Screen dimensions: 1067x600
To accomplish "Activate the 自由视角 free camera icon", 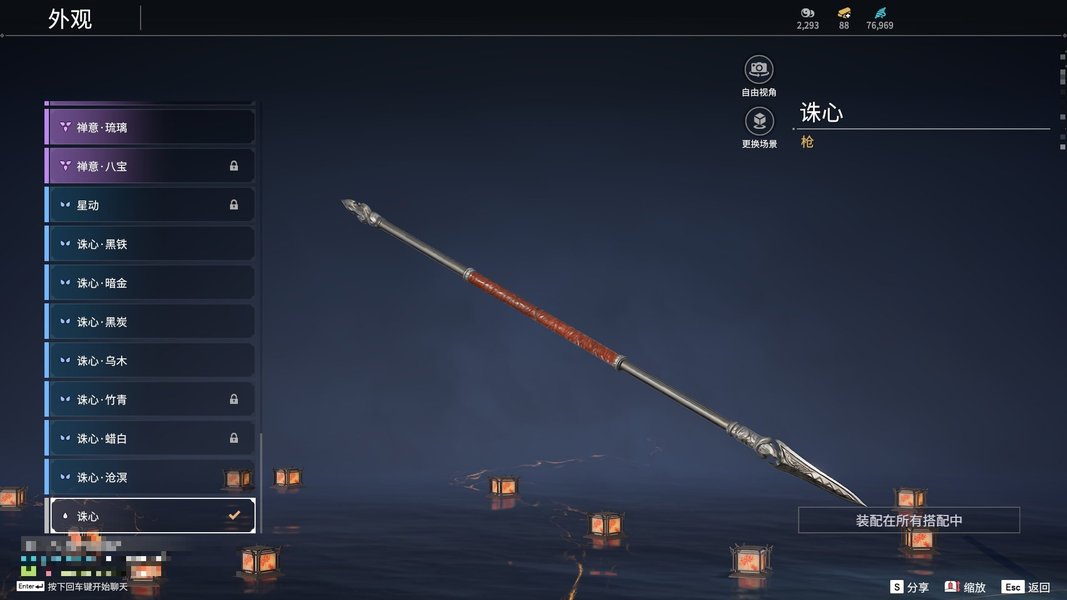I will coord(759,69).
